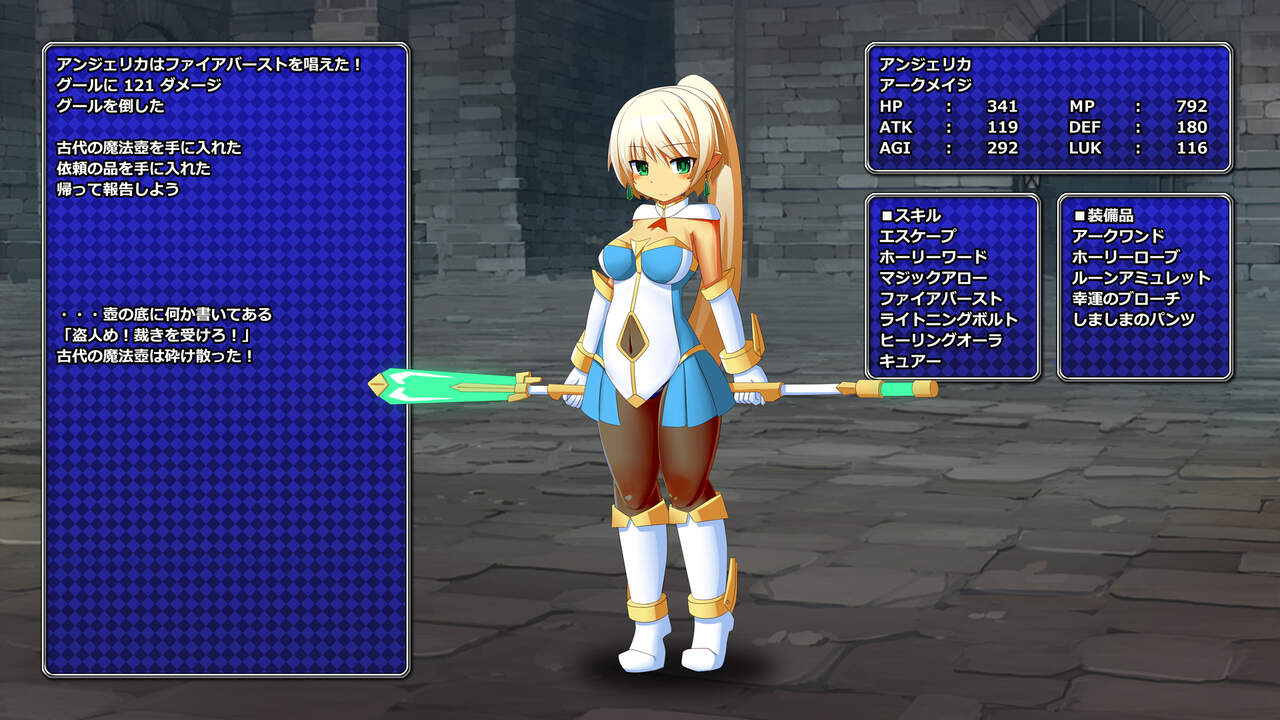
Task: Choose the ホーリーワード skill
Action: point(933,257)
